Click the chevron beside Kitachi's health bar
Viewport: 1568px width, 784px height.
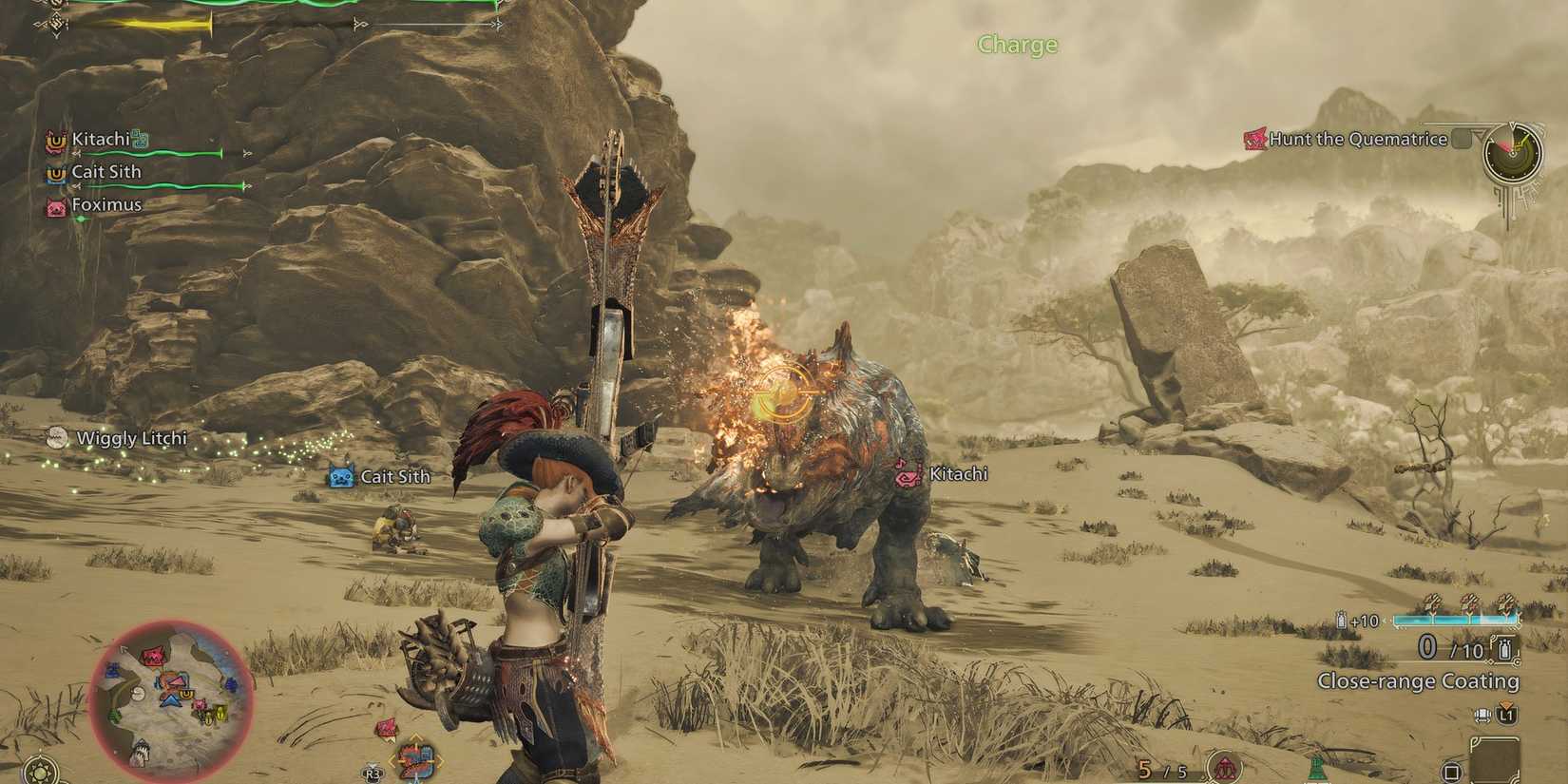[x=77, y=153]
